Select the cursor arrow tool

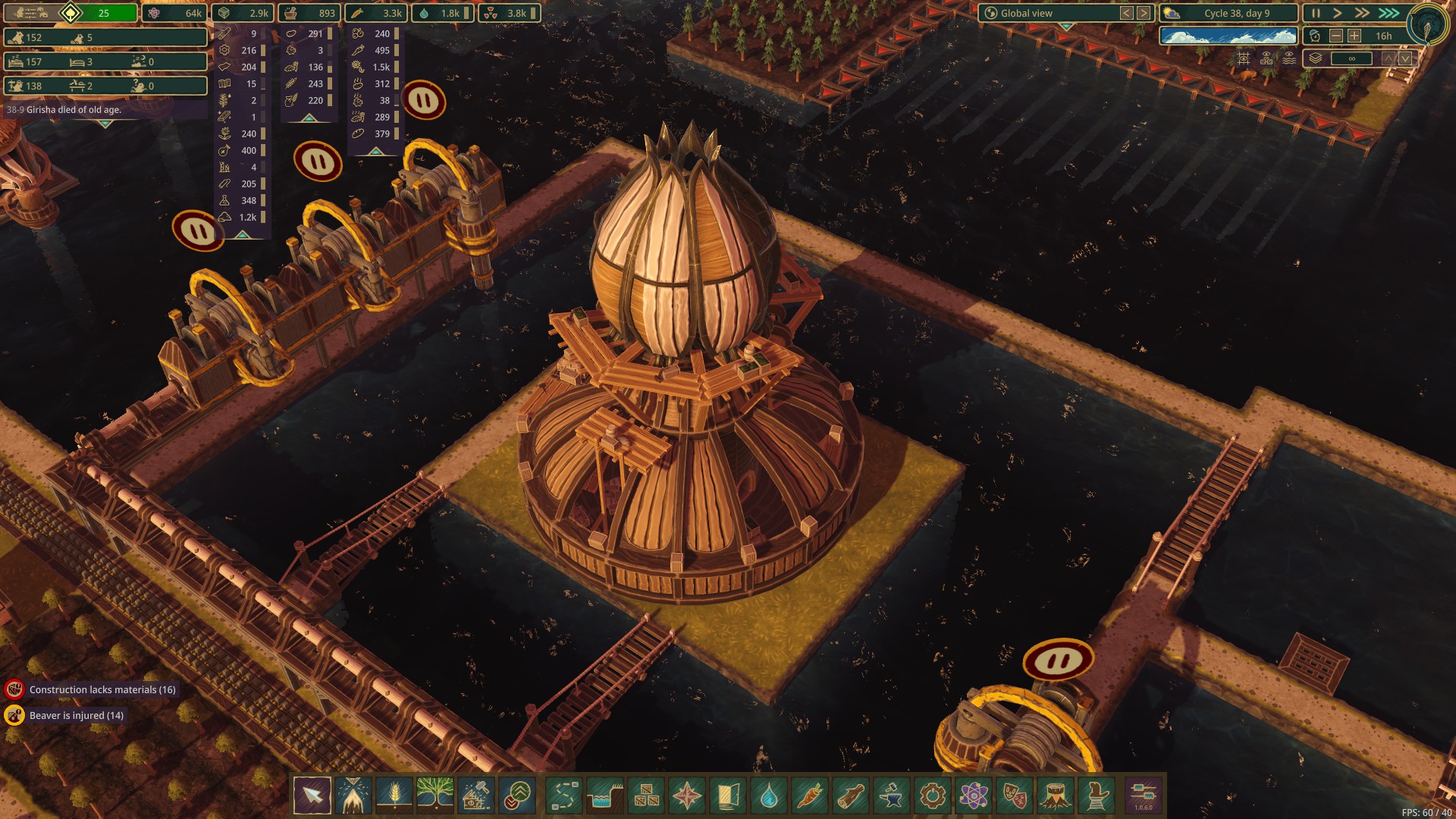(x=312, y=796)
